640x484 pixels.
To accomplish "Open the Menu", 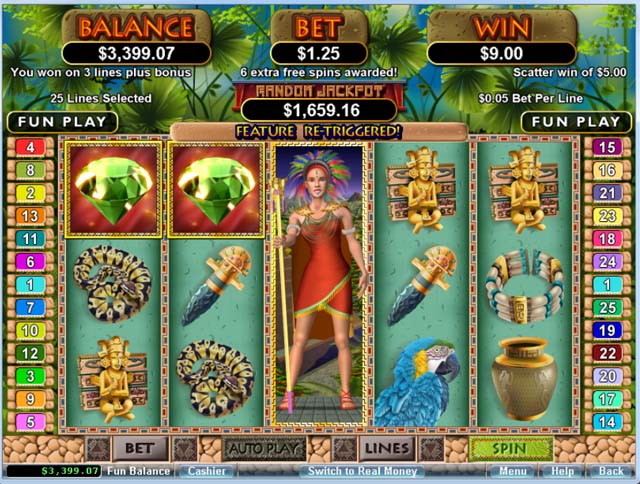I will coord(511,471).
